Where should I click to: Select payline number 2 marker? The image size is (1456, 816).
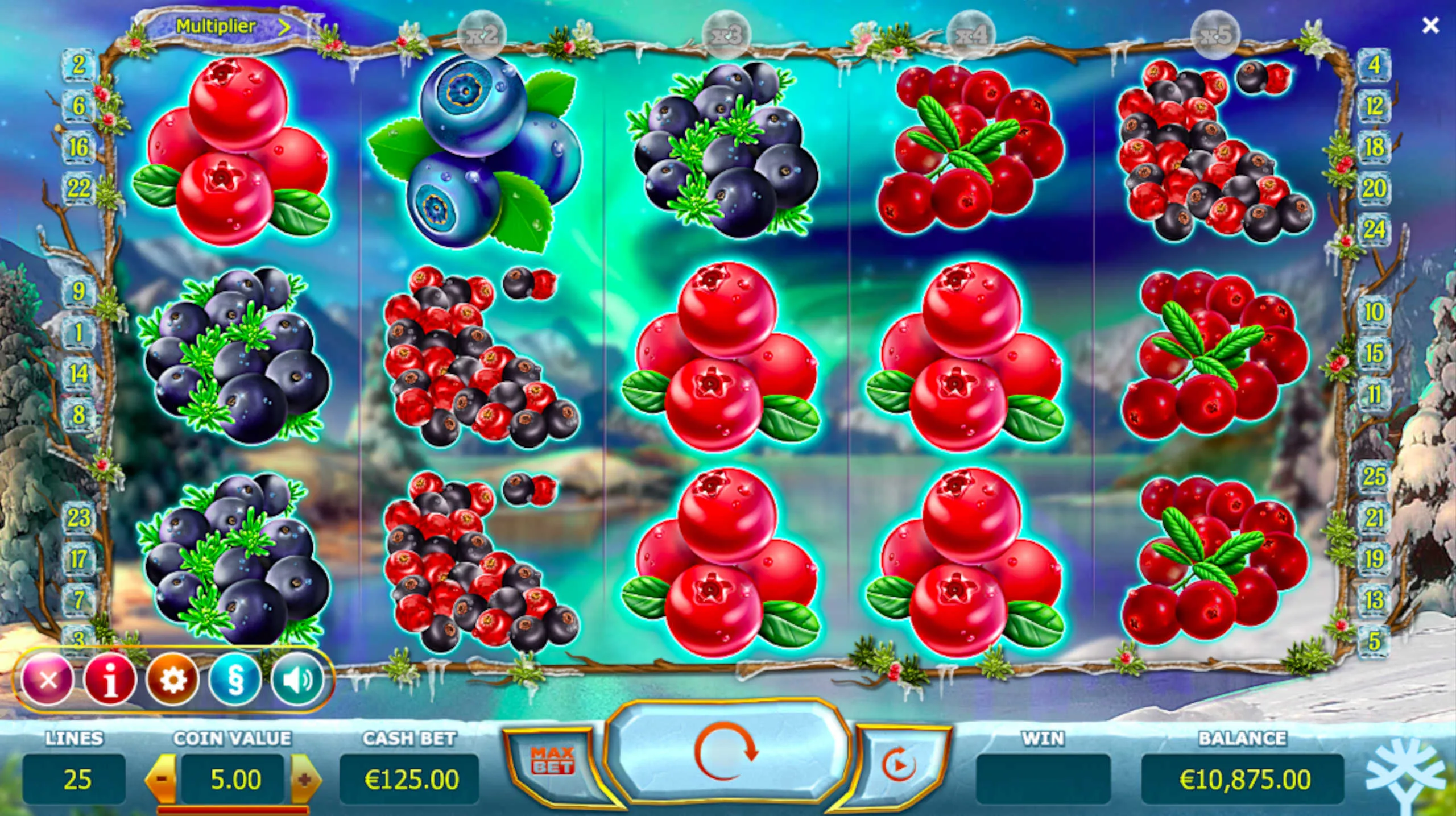pos(78,65)
